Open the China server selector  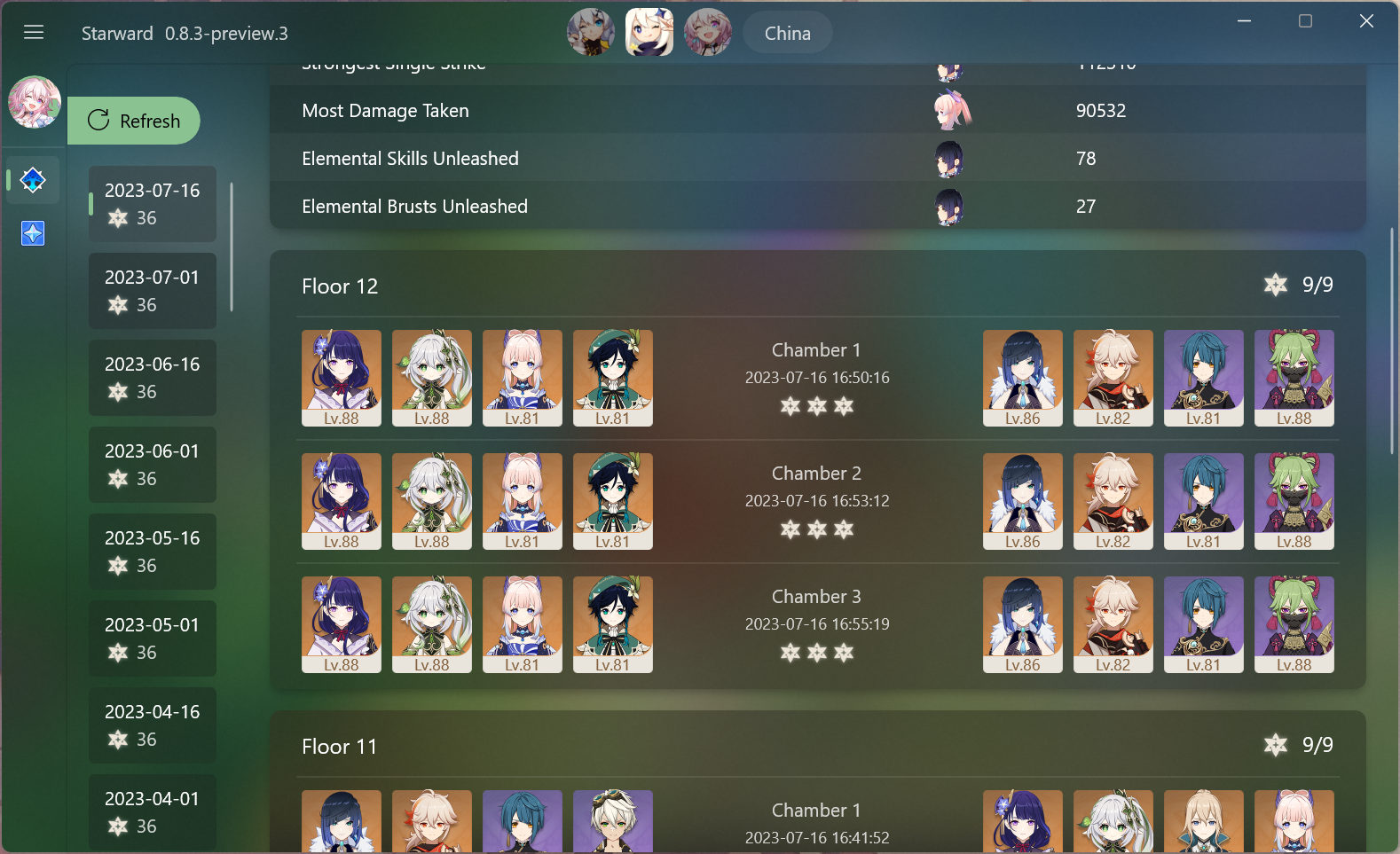coord(786,33)
